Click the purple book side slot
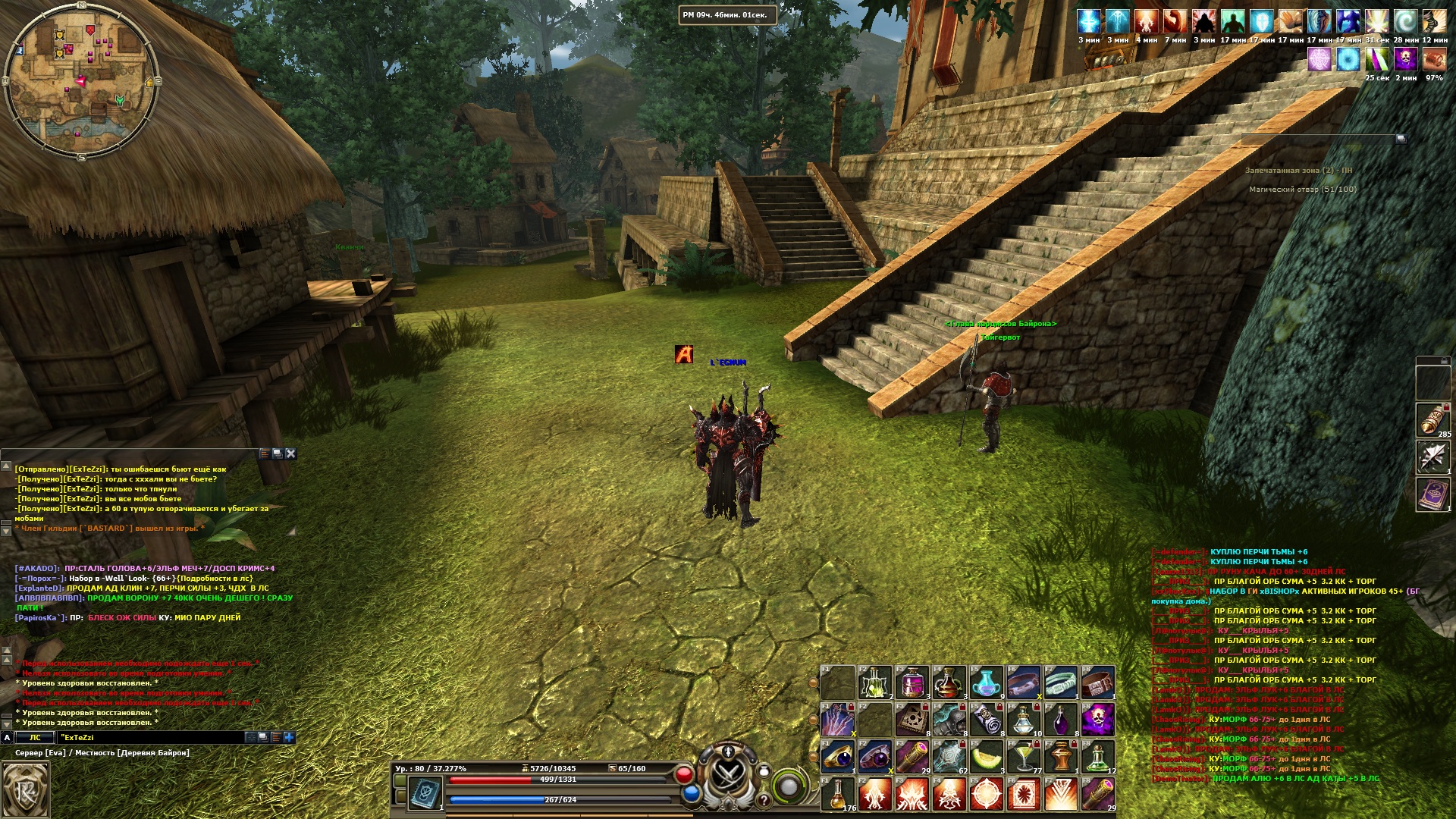 tap(1432, 494)
